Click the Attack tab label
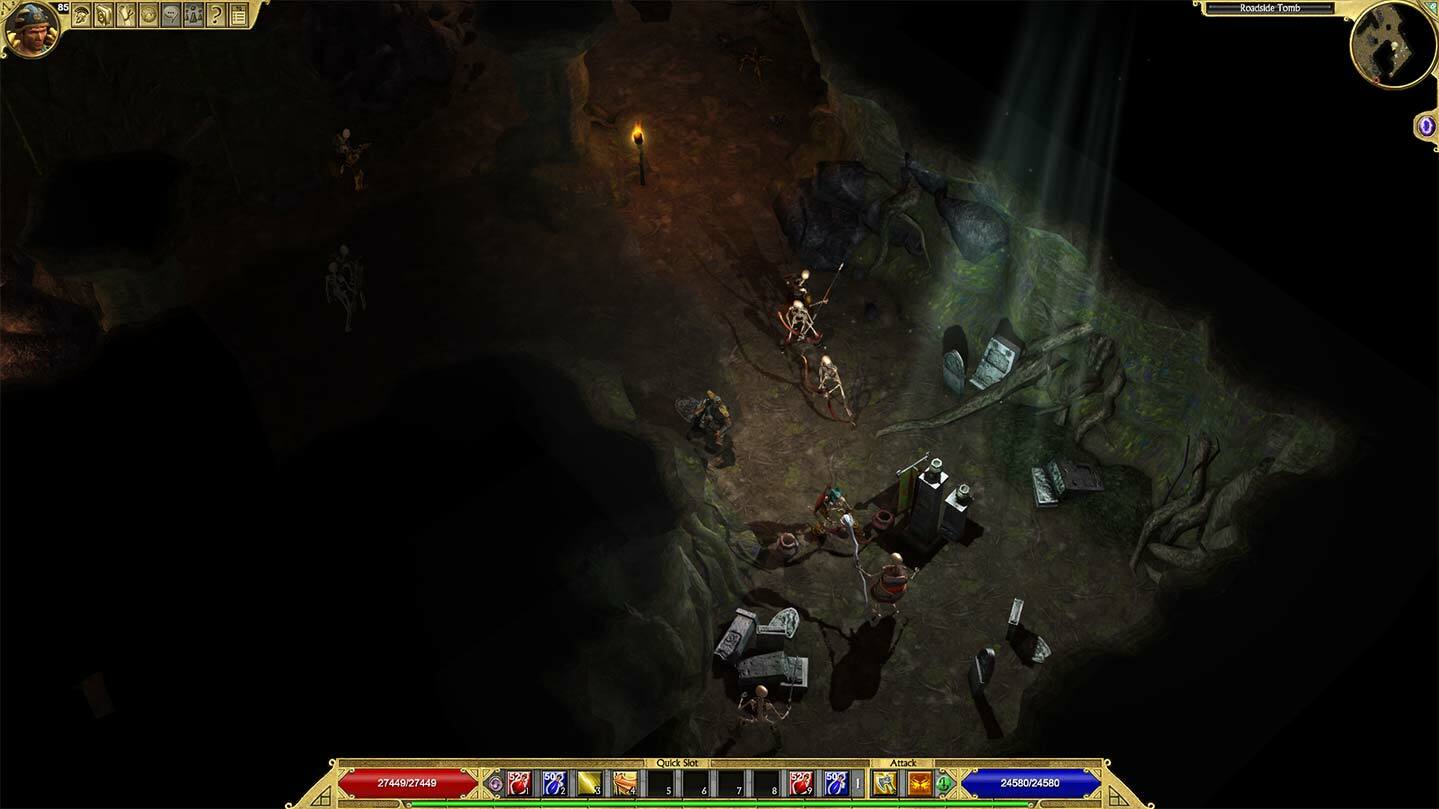The width and height of the screenshot is (1439, 809). point(903,761)
